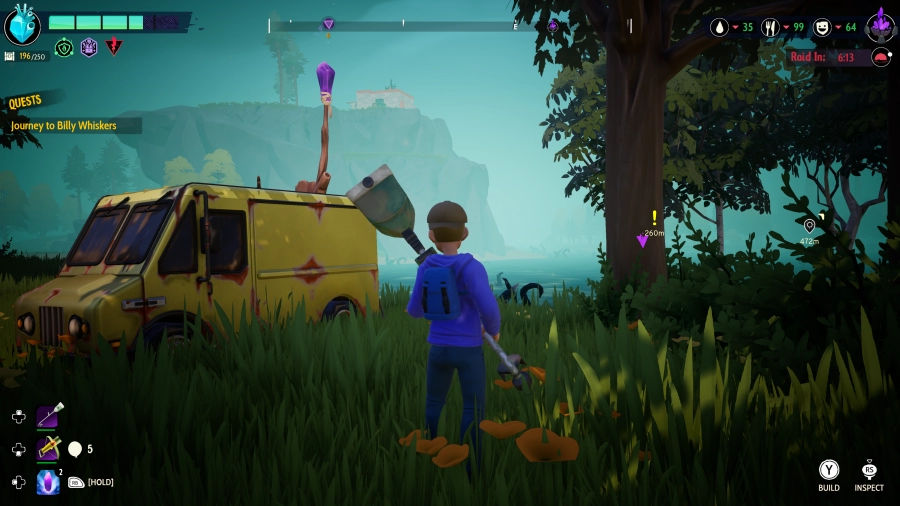Screen dimensions: 900x506
Task: Click the purple hexagon buff icon
Action: pyautogui.click(x=89, y=48)
